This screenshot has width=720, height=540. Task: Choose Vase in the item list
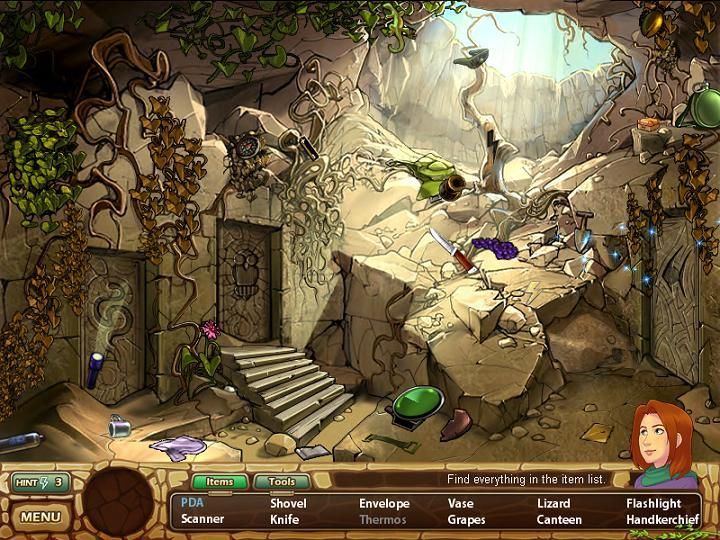coord(461,503)
